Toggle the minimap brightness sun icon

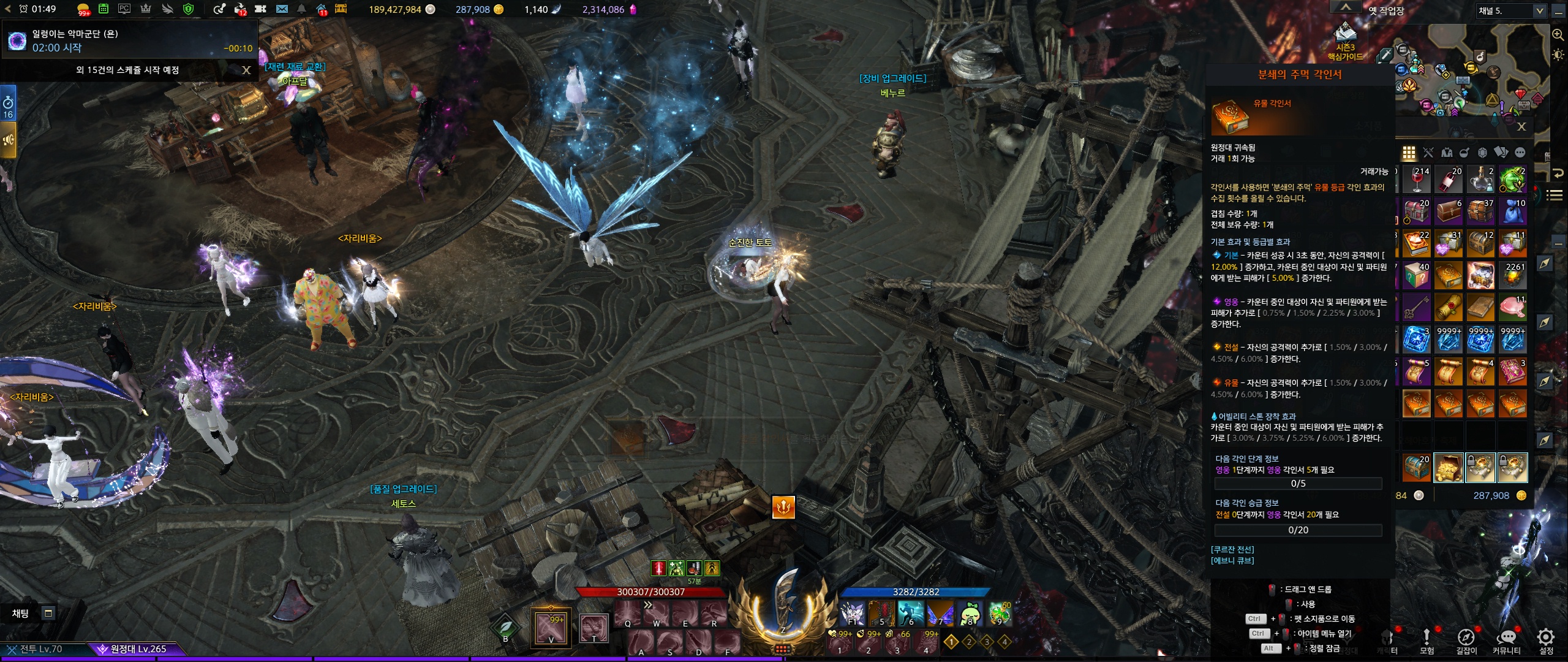(1558, 55)
